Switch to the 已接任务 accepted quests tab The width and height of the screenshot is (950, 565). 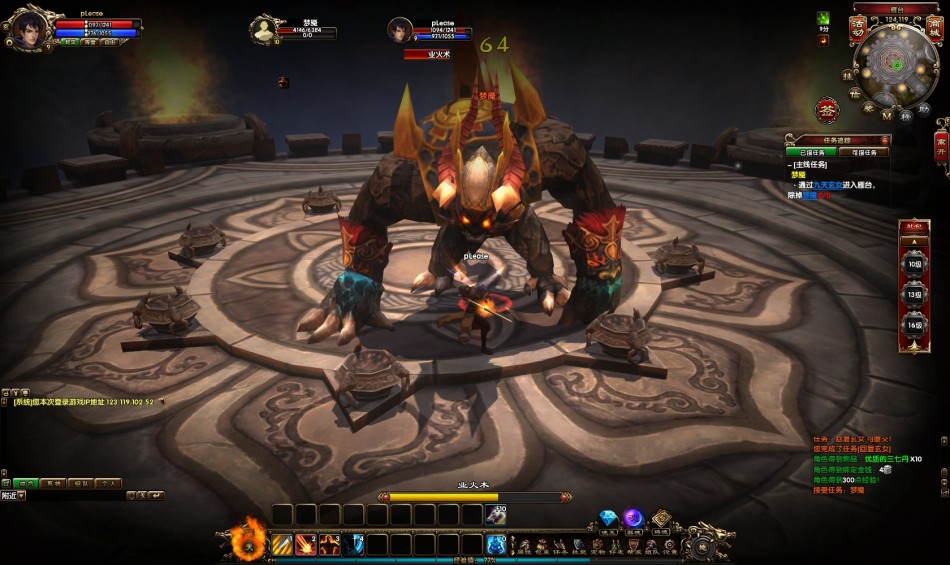(810, 153)
